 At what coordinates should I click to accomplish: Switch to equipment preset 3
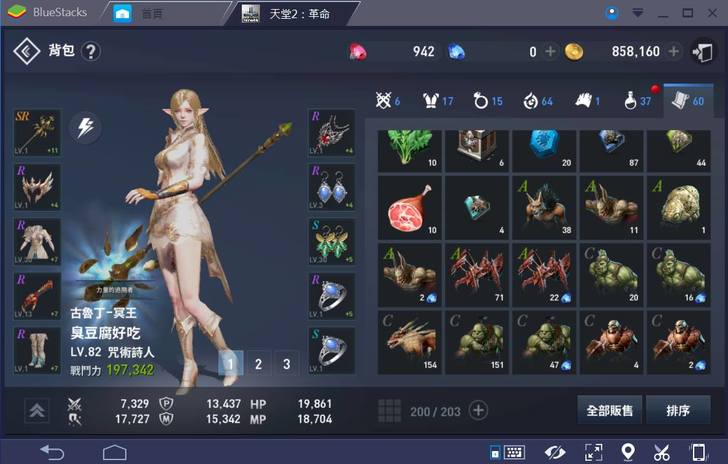pyautogui.click(x=286, y=364)
